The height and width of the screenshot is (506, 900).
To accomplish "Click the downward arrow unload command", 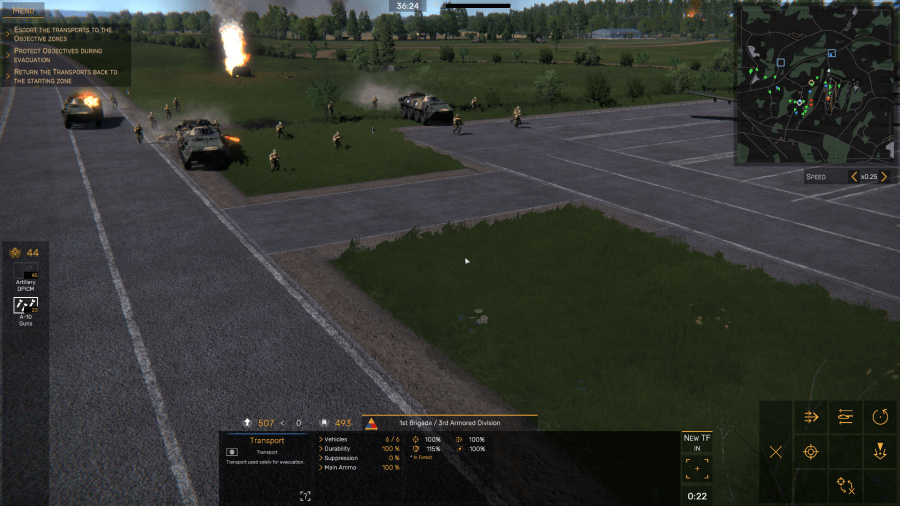I will point(880,452).
